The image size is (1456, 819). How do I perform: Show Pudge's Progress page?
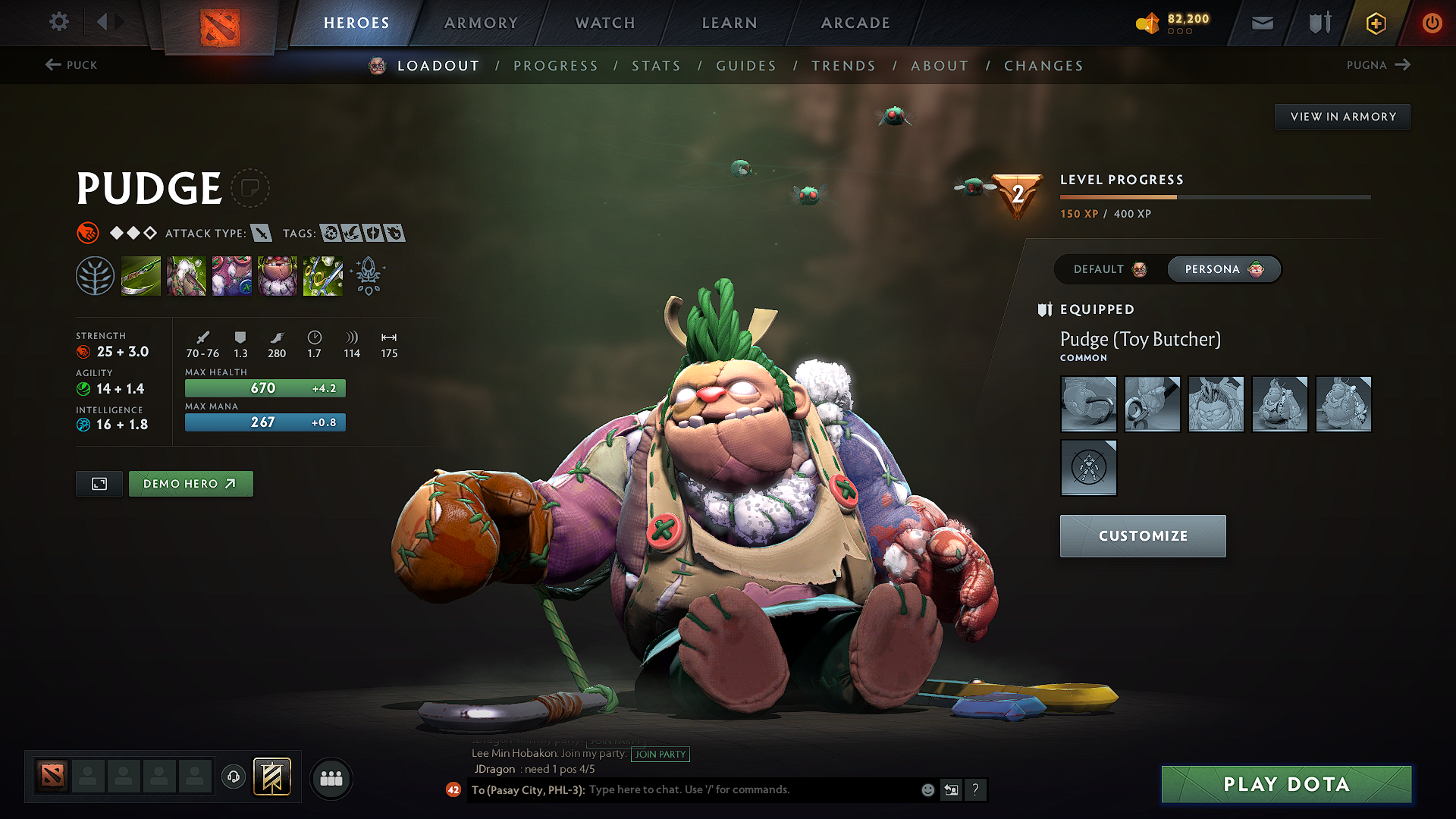(556, 66)
